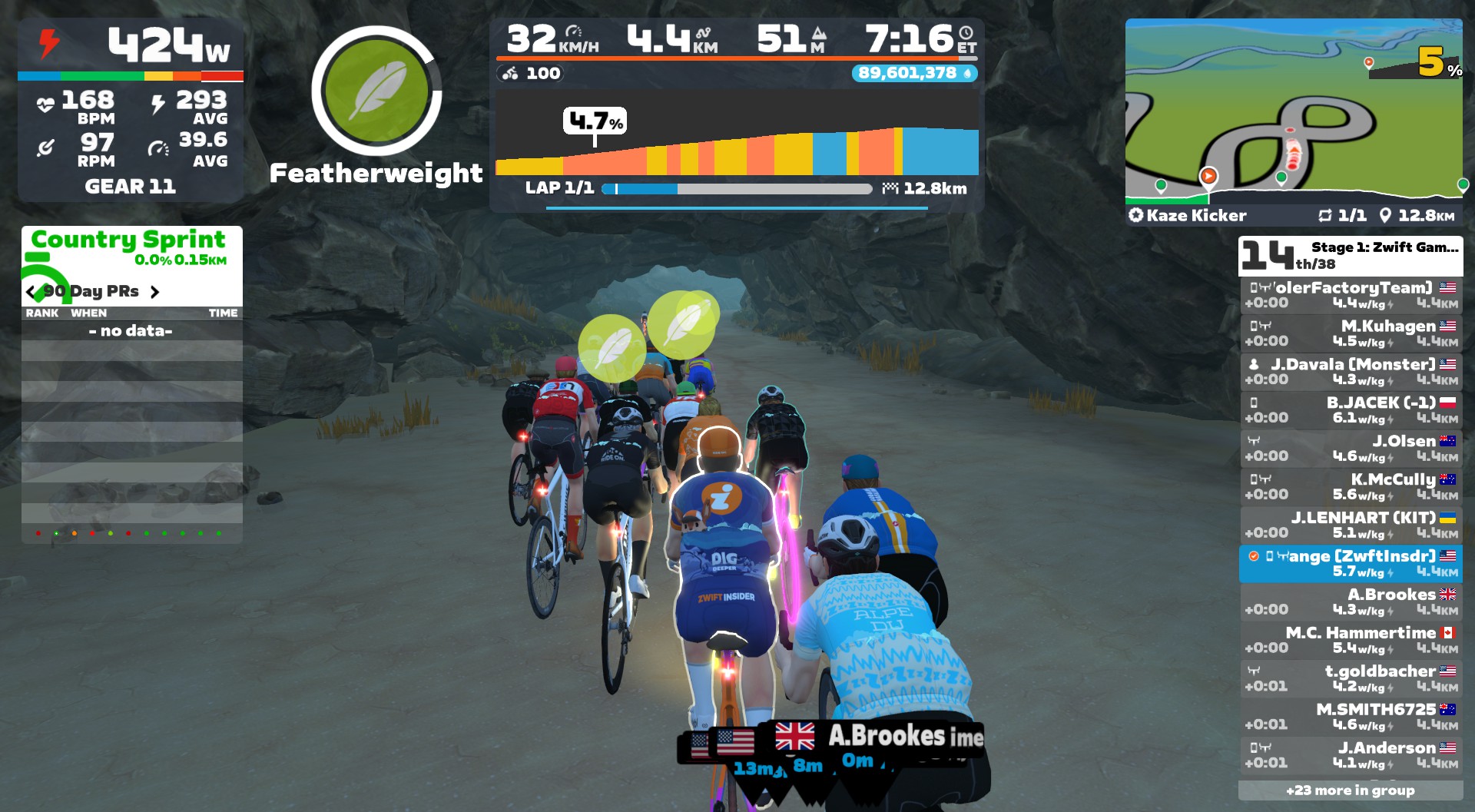1475x812 pixels.
Task: Select K.McCully rider row
Action: (1351, 487)
